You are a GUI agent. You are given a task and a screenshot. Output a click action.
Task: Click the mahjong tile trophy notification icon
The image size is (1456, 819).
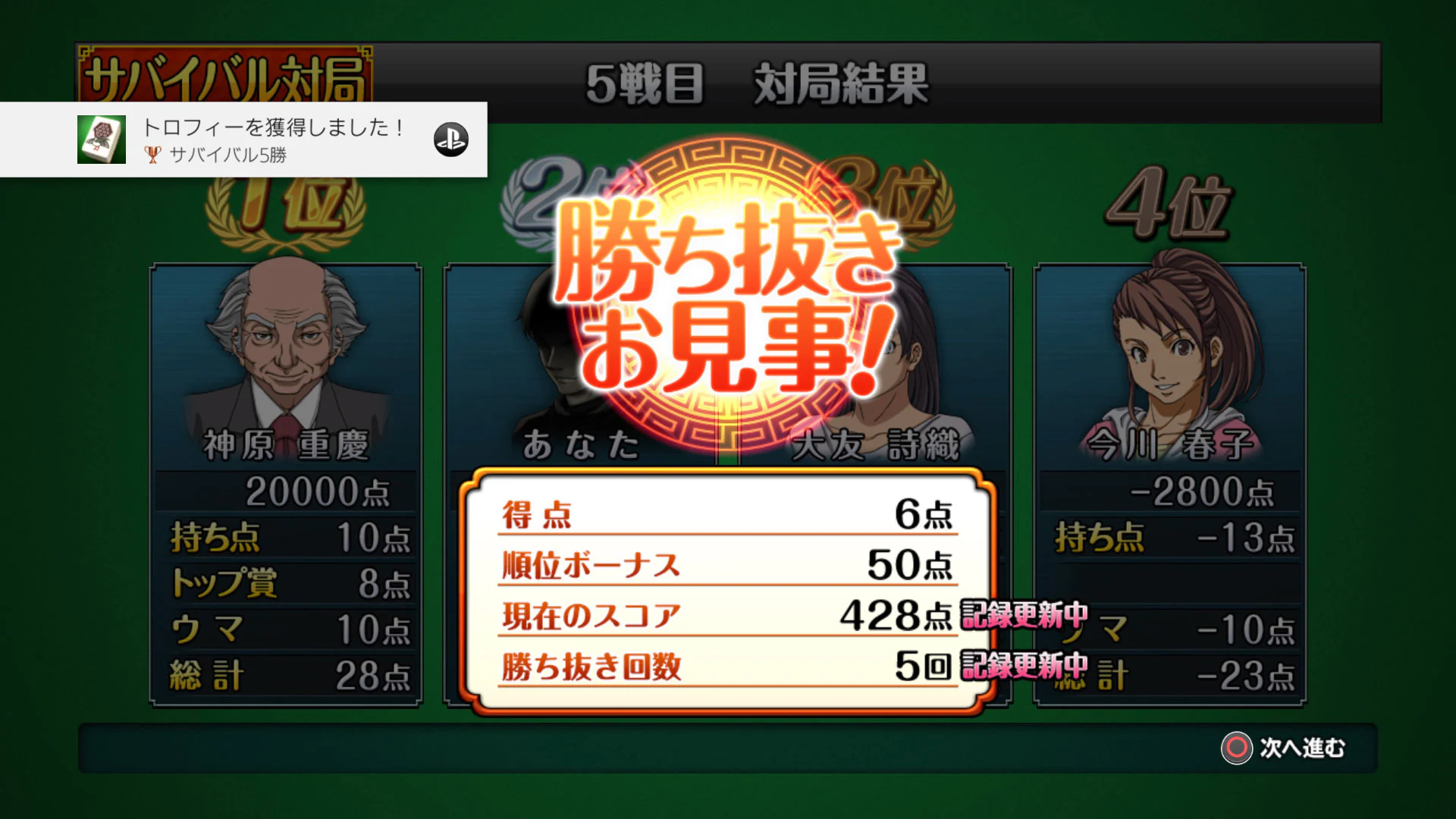point(101,140)
